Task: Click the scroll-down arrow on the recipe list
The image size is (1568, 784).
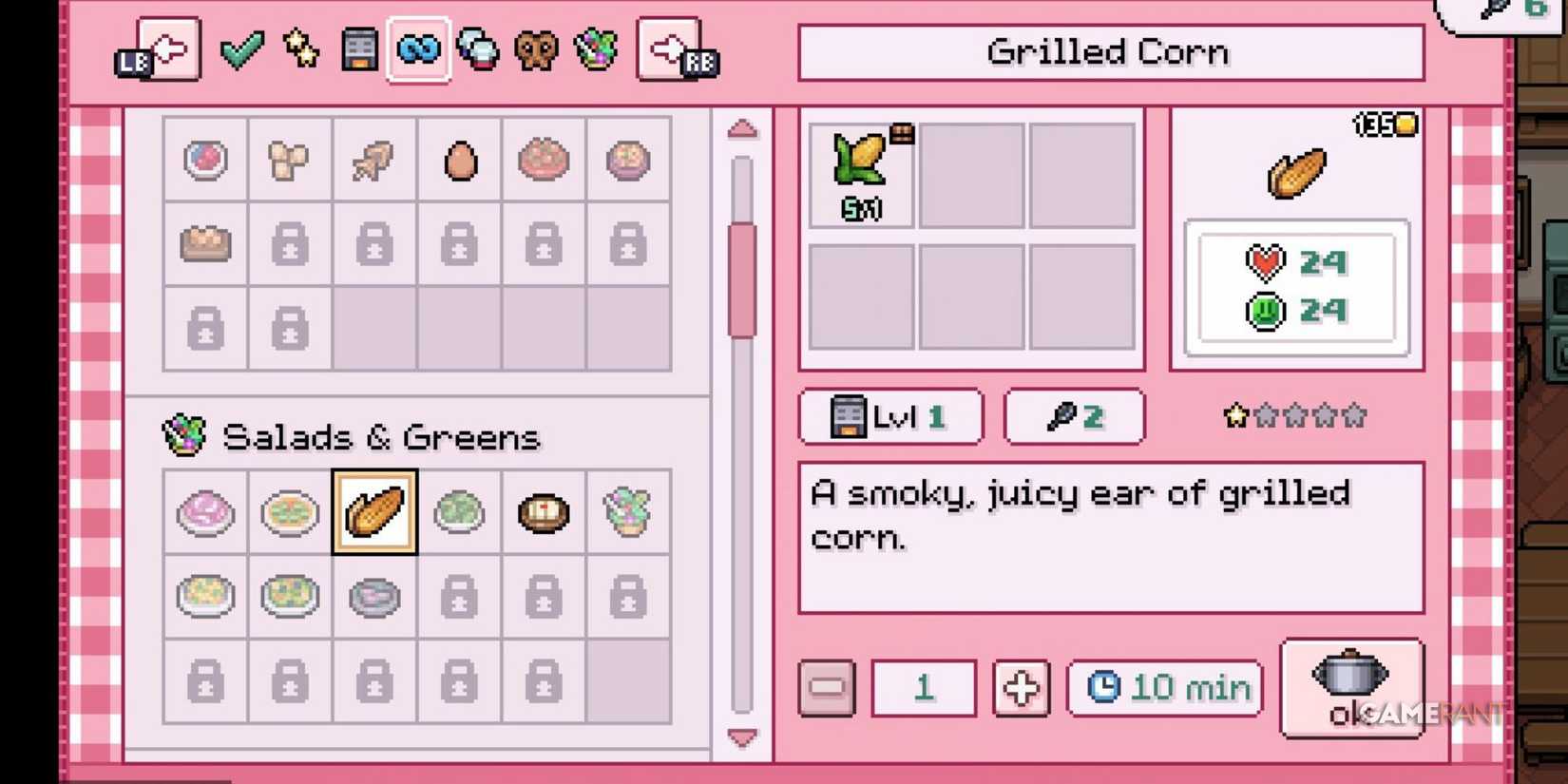Action: (741, 736)
